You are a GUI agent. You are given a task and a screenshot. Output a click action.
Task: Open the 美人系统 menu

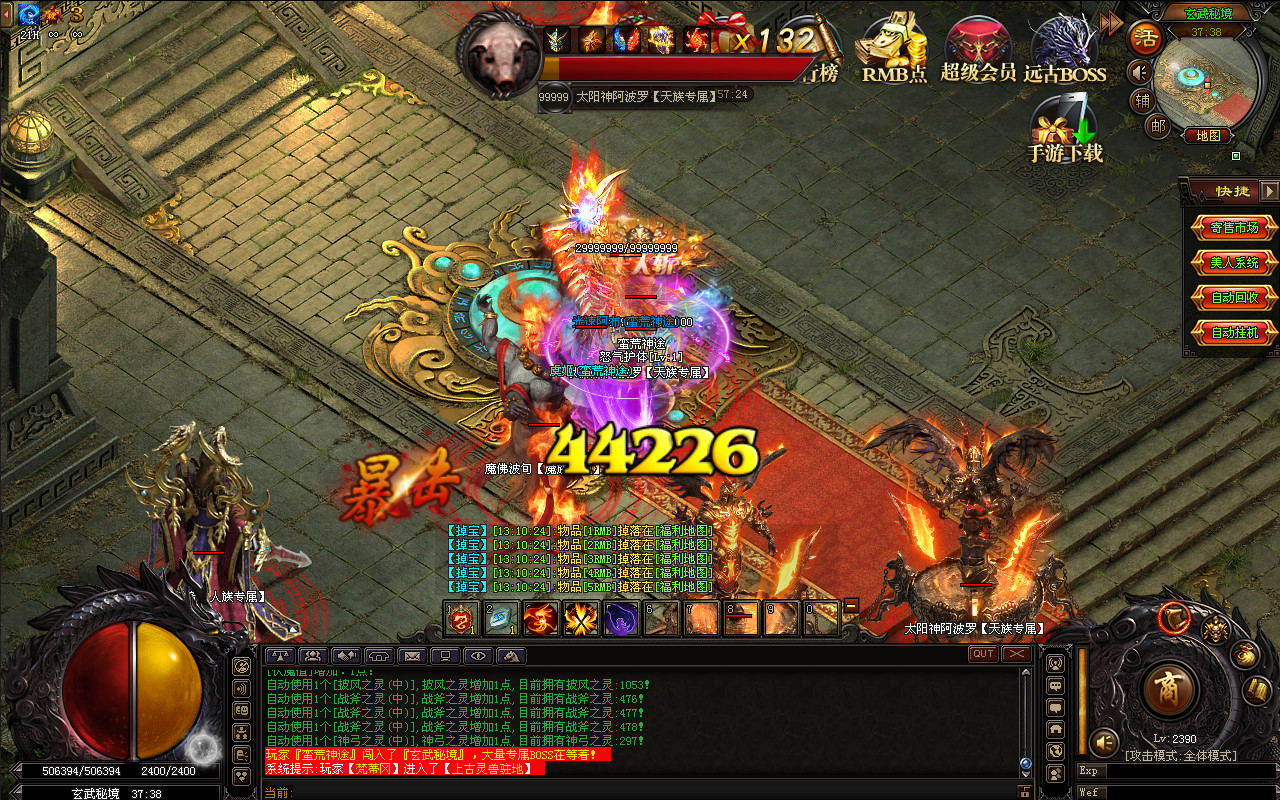pyautogui.click(x=1234, y=263)
